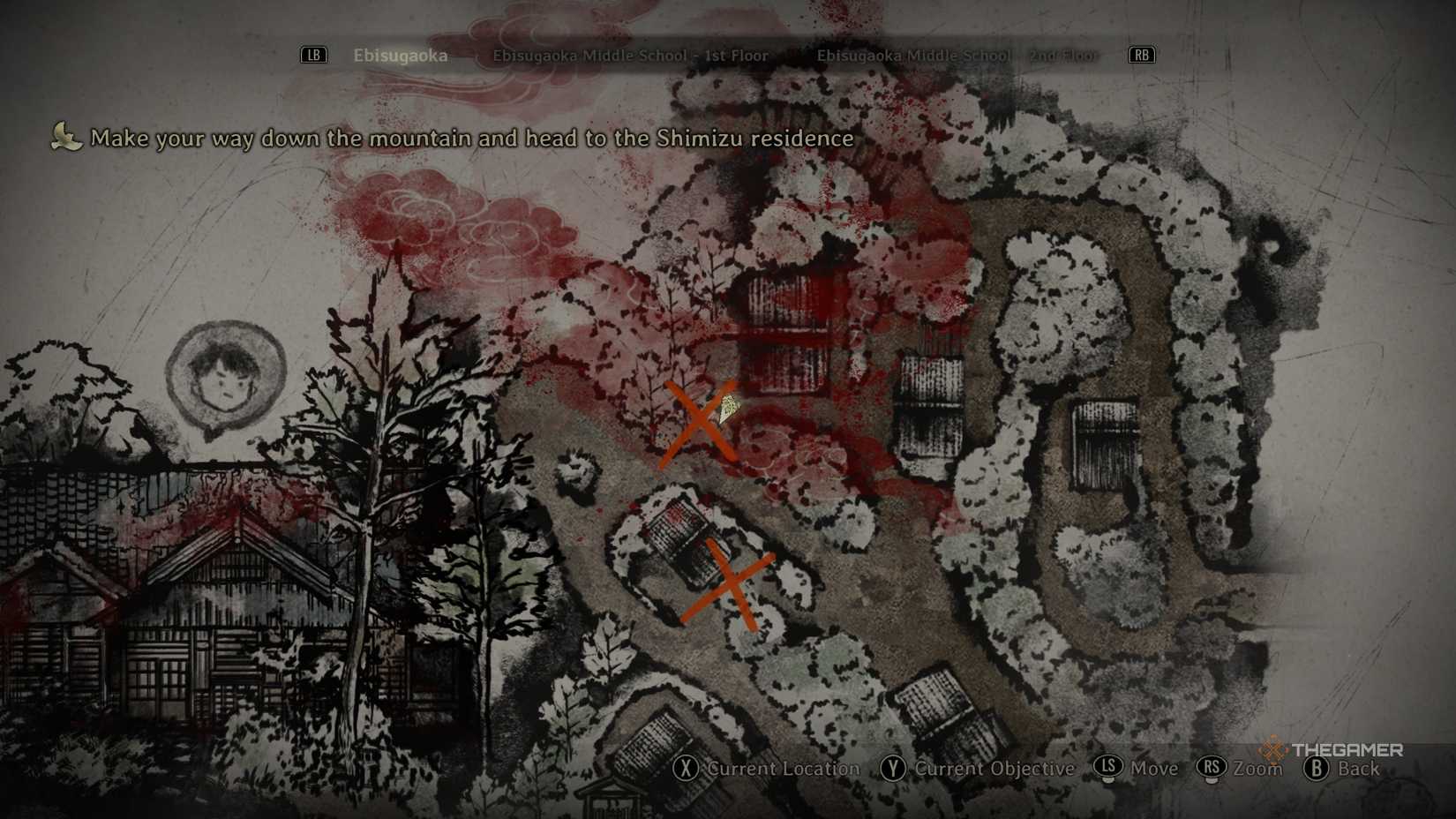Select the X button prompt icon
This screenshot has height=819, width=1456.
(x=686, y=770)
